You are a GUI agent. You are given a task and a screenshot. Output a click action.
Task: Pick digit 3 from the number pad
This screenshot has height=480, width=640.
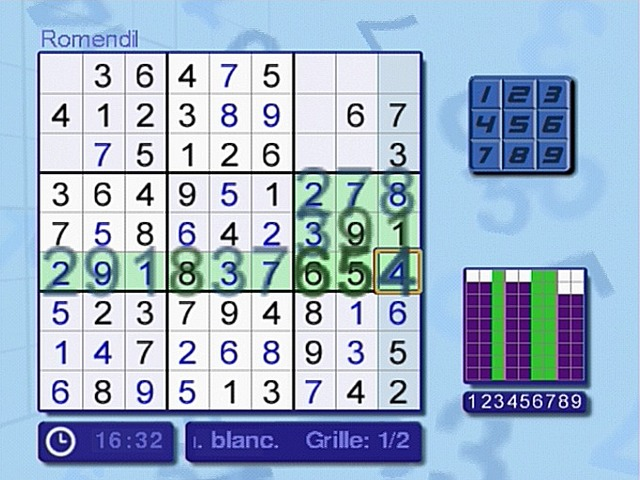pos(548,96)
